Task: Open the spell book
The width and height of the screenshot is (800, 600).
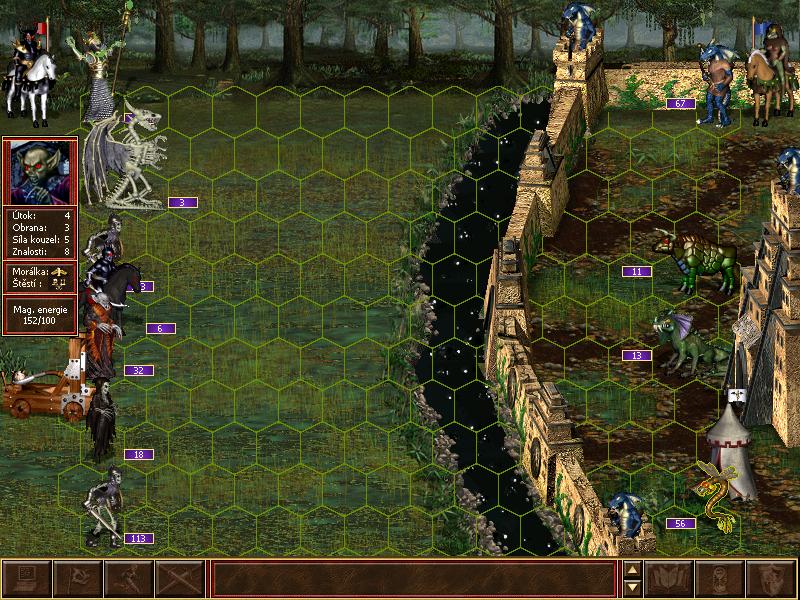Action: coord(670,579)
